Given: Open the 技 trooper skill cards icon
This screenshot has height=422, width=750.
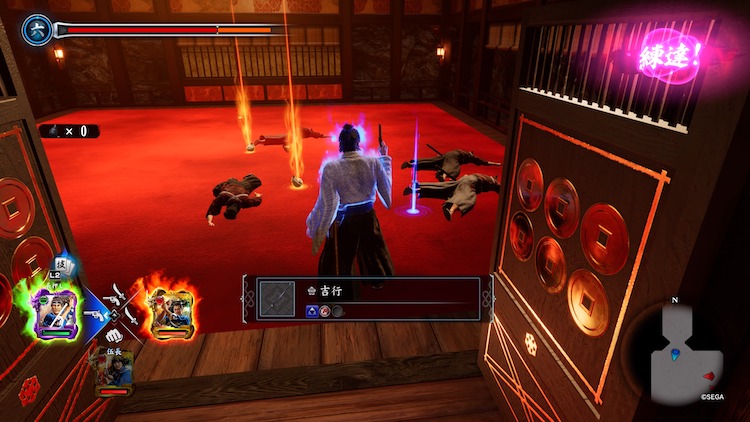Looking at the screenshot, I should click(59, 262).
